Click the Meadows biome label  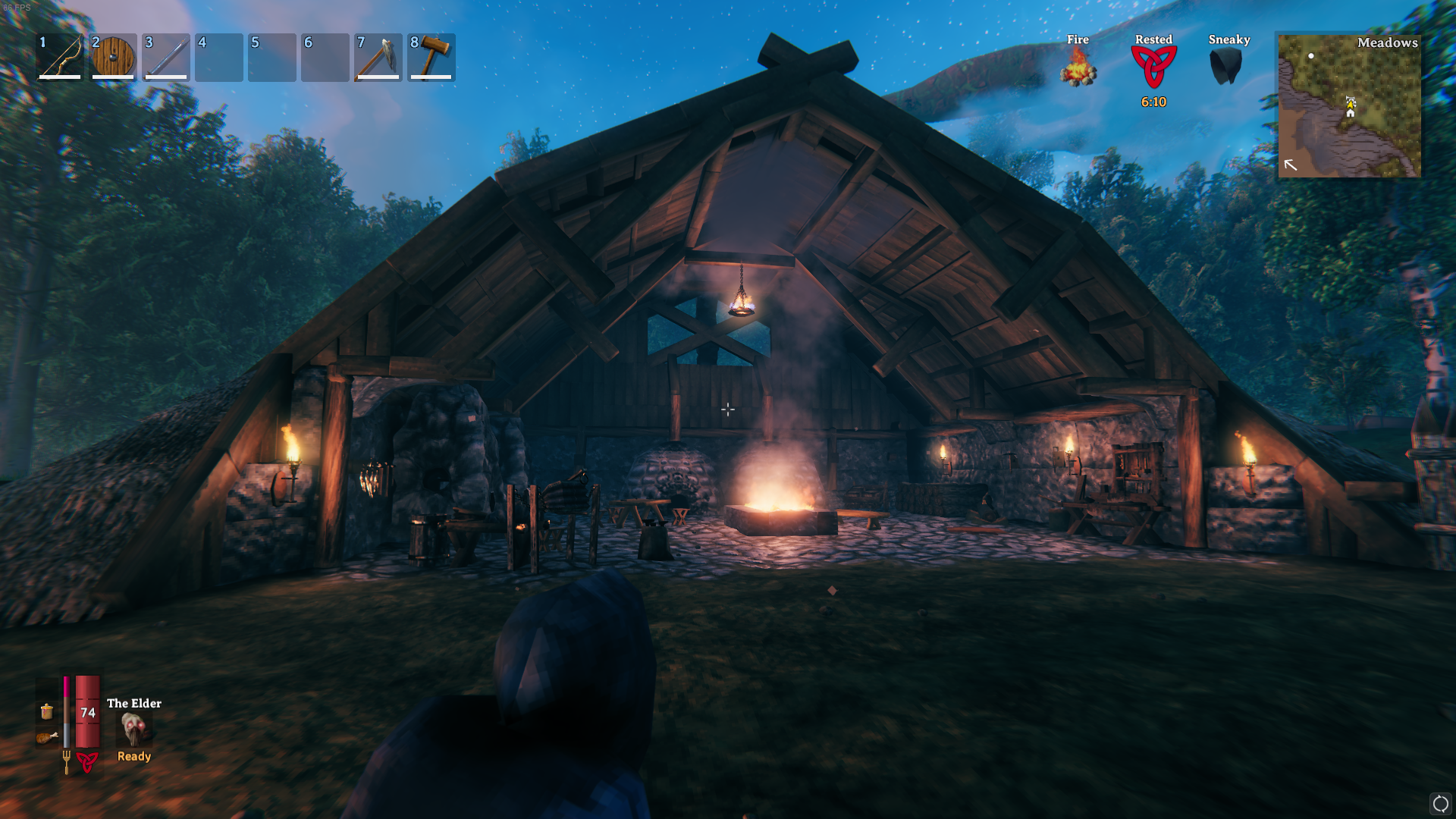pyautogui.click(x=1389, y=43)
